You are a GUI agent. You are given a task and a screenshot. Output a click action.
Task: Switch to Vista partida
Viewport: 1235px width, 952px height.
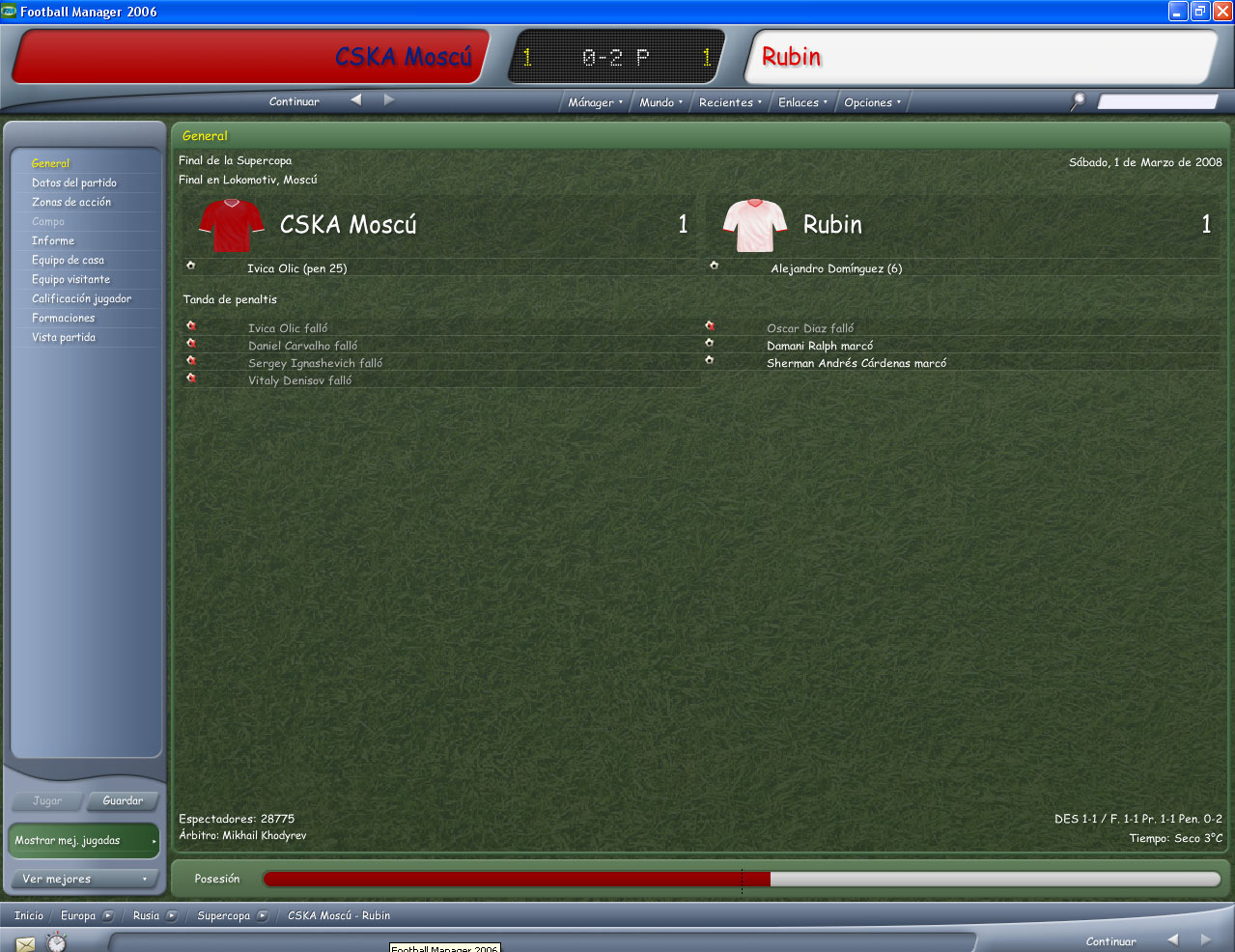(x=64, y=337)
